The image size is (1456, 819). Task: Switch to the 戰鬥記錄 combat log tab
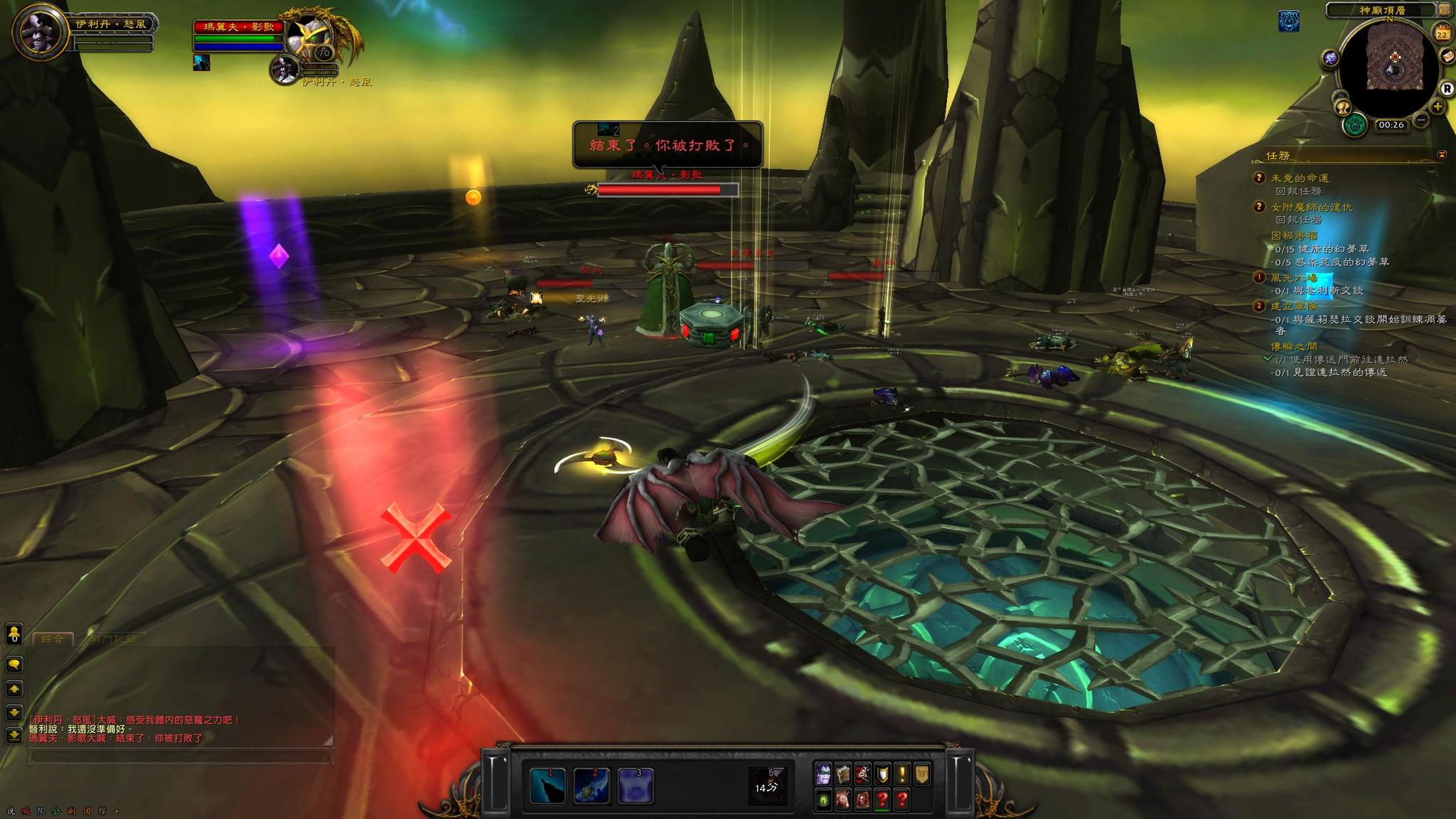[x=114, y=638]
